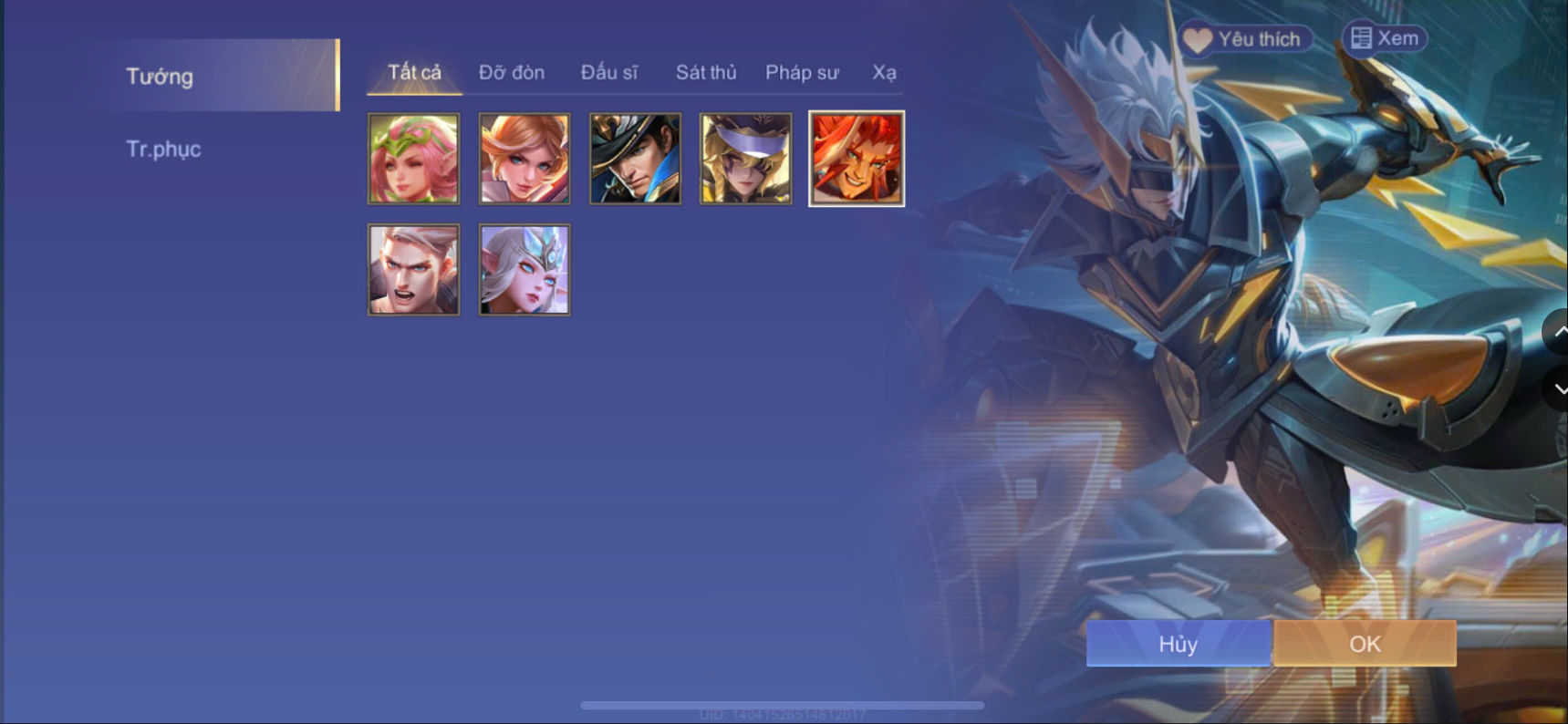Click the horizontal scrollbar at the bottom
The height and width of the screenshot is (724, 1568).
click(784, 703)
